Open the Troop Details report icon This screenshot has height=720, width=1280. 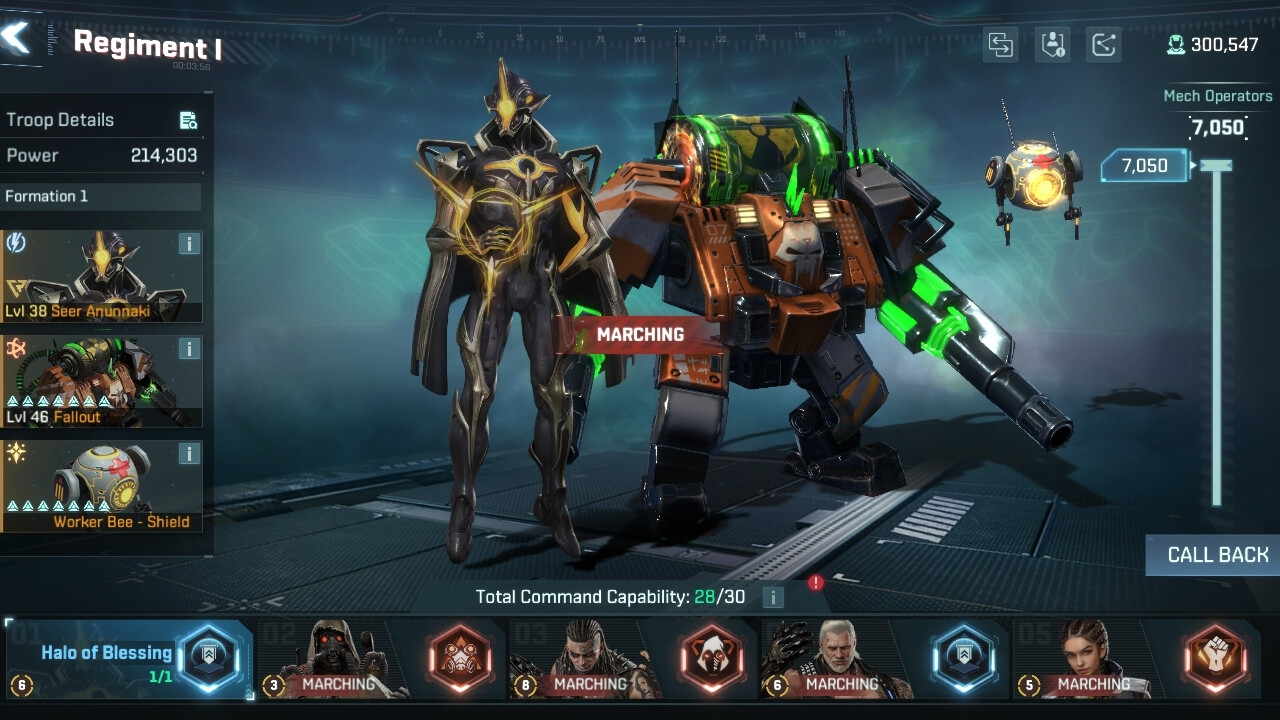click(x=188, y=121)
